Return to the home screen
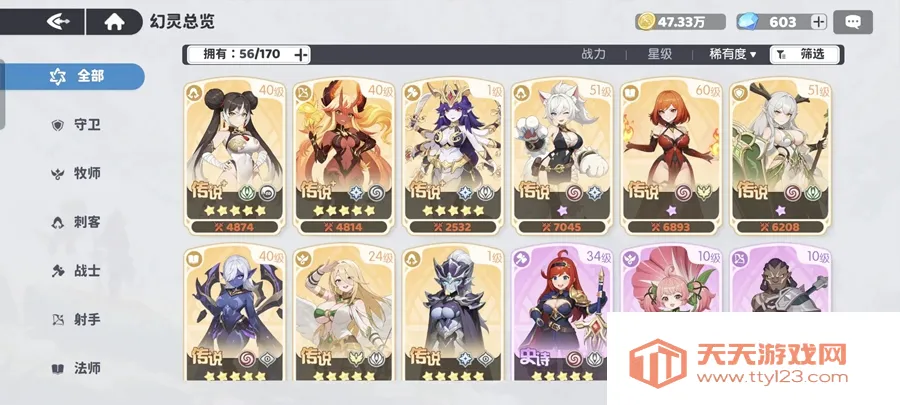Image resolution: width=900 pixels, height=405 pixels. tap(115, 21)
